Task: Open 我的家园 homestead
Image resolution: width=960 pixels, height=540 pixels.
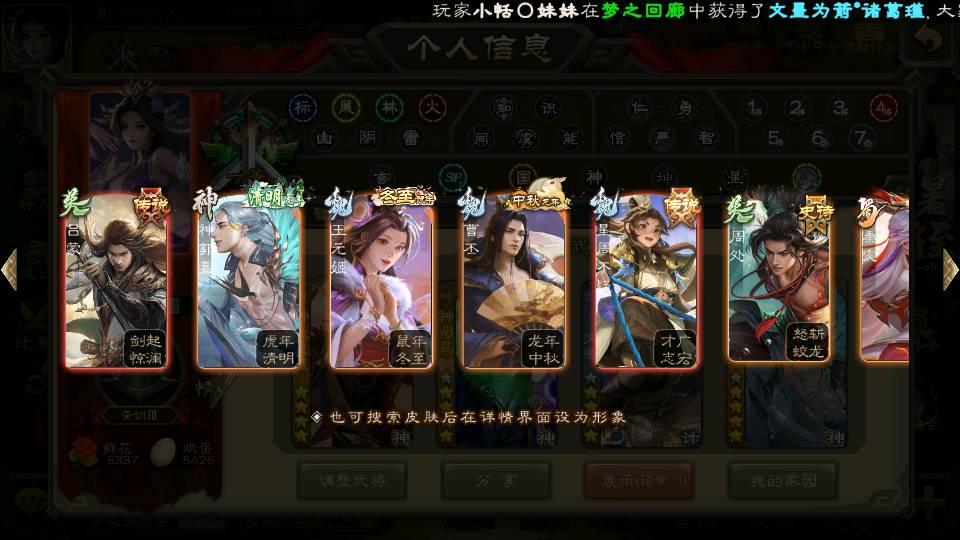Action: (x=782, y=480)
